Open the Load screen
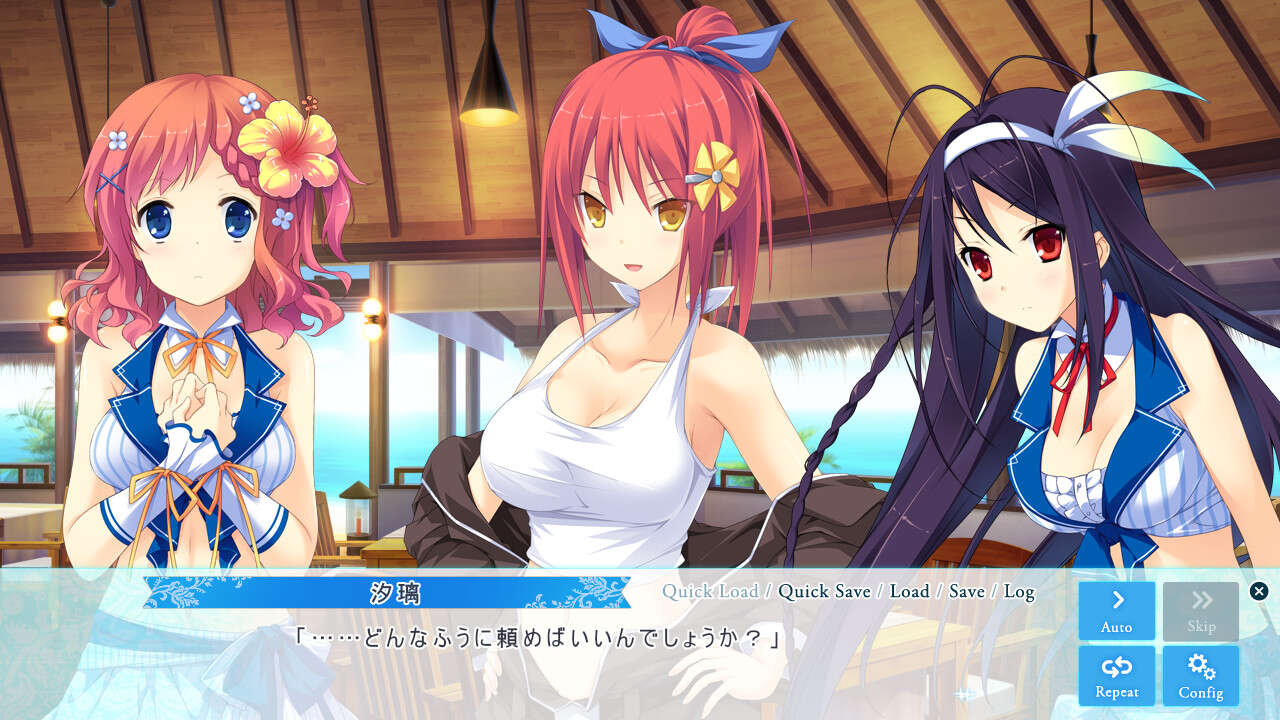 pos(909,592)
